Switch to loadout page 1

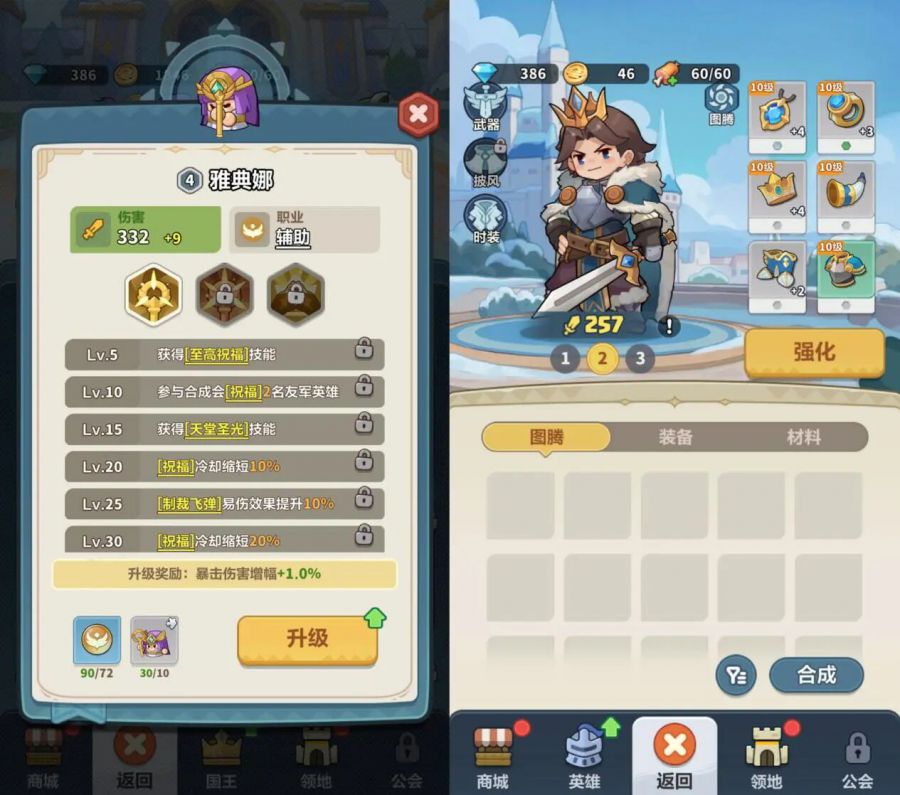[565, 358]
